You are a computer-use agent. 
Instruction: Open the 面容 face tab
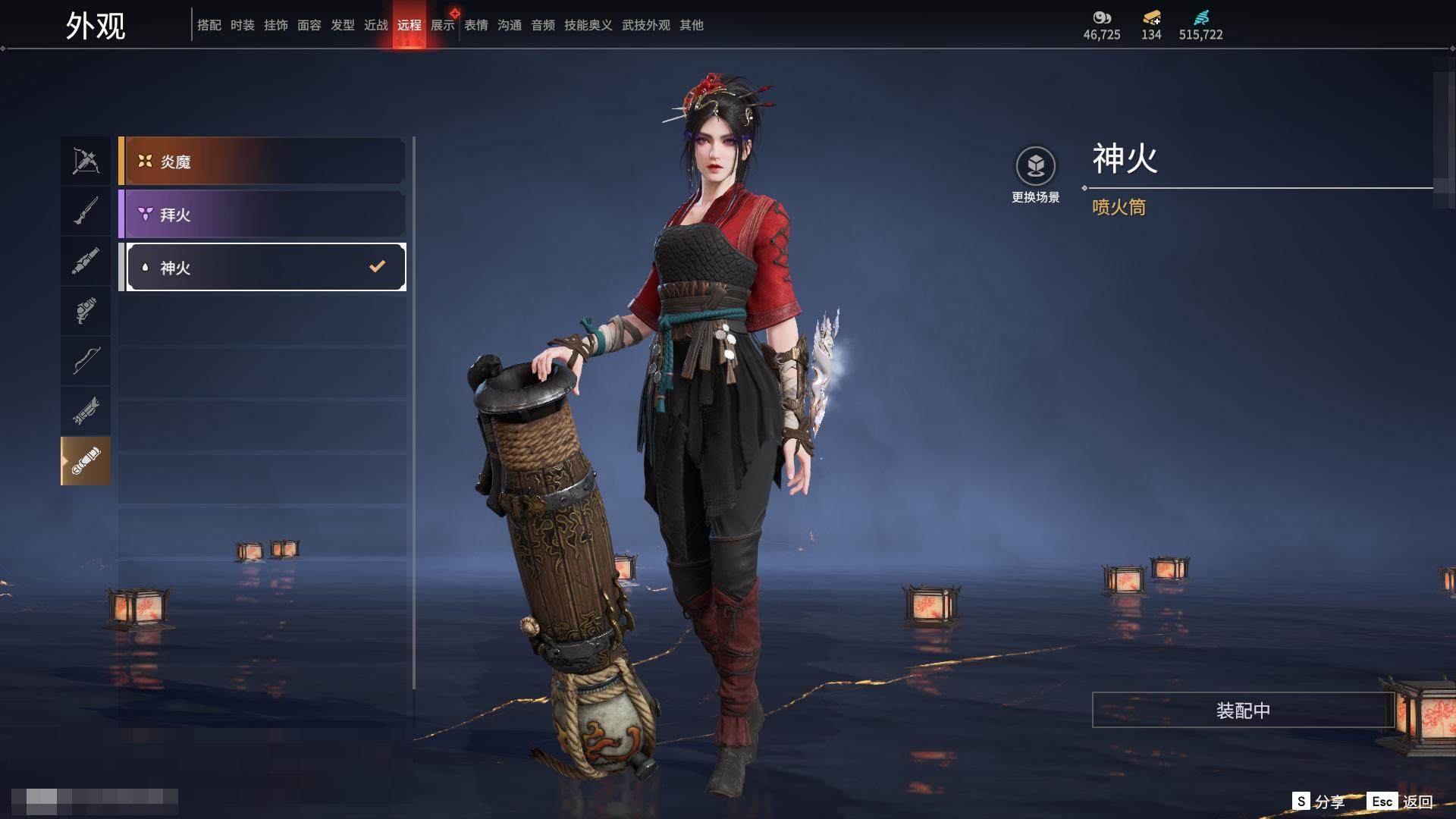point(309,25)
